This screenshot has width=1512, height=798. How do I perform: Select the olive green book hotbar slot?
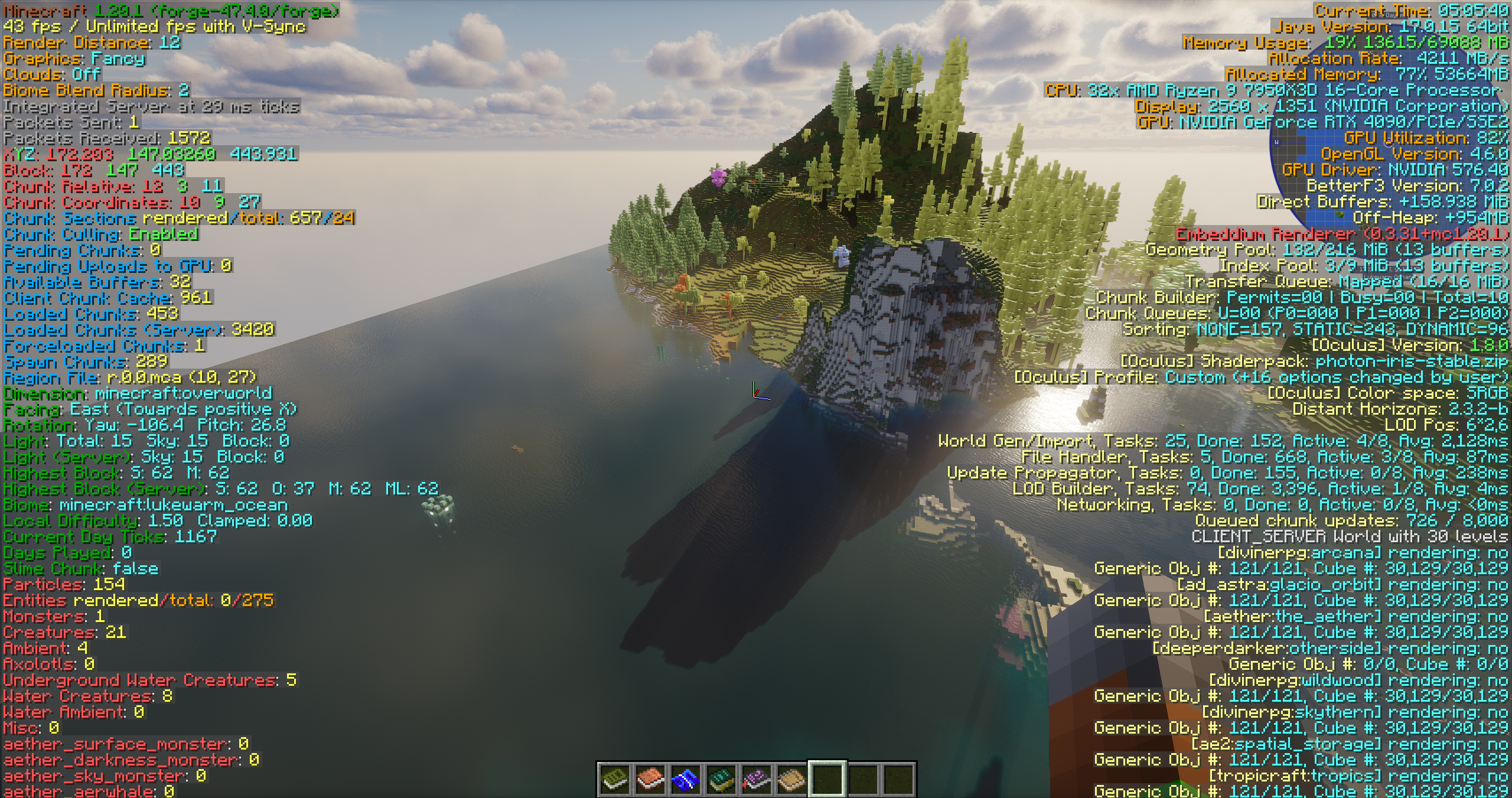click(615, 779)
